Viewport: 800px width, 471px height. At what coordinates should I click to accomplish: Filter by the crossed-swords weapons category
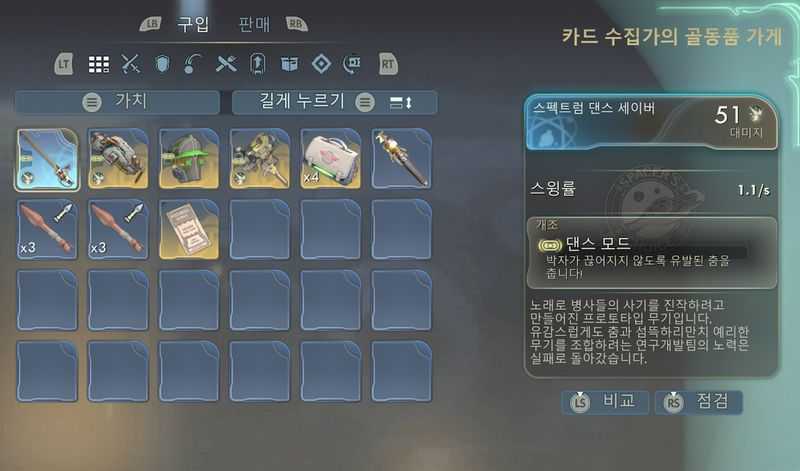tap(130, 64)
